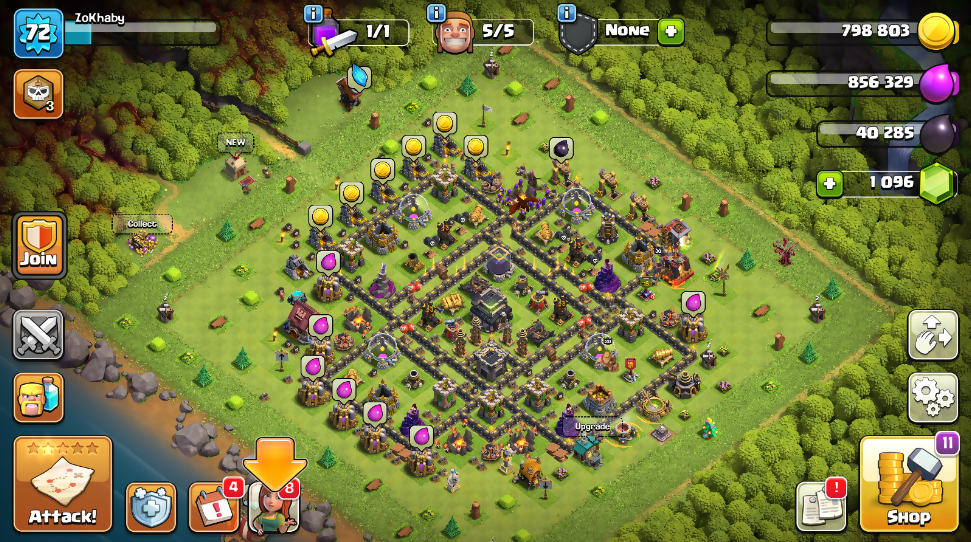Show info for the 1/1 sword counter
The image size is (971, 542).
313,13
